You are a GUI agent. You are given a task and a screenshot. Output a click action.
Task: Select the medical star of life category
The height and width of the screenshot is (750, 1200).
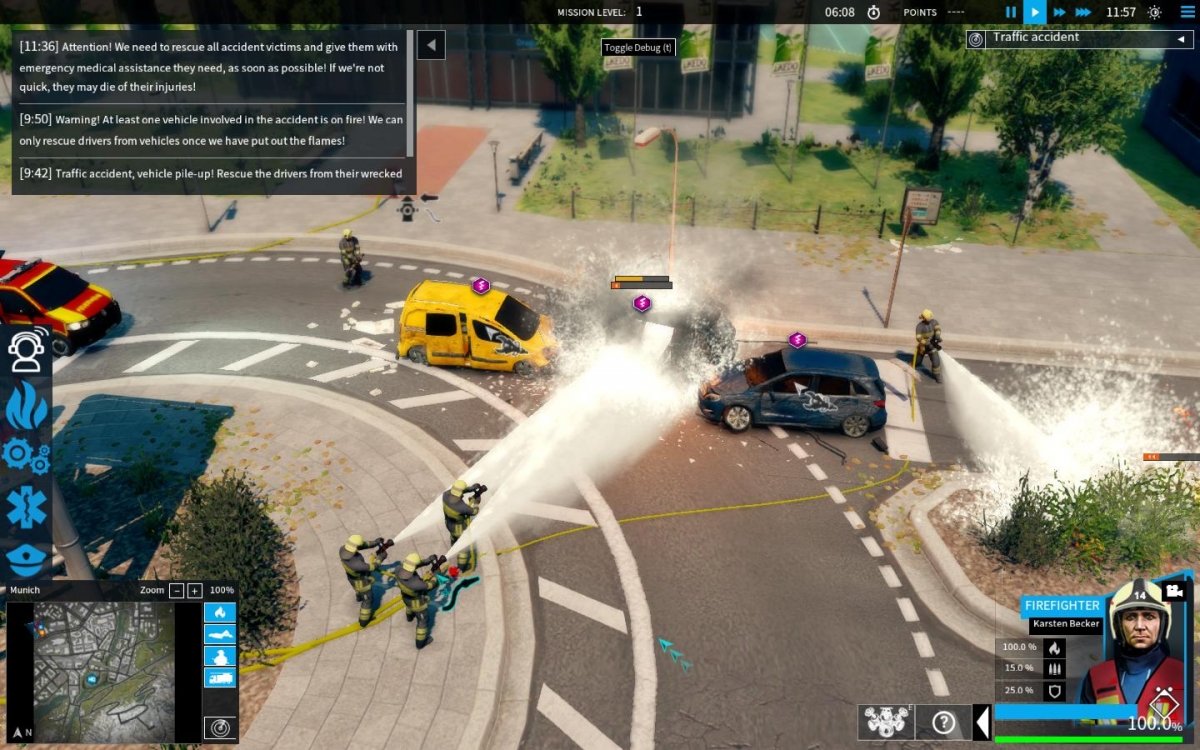point(25,508)
